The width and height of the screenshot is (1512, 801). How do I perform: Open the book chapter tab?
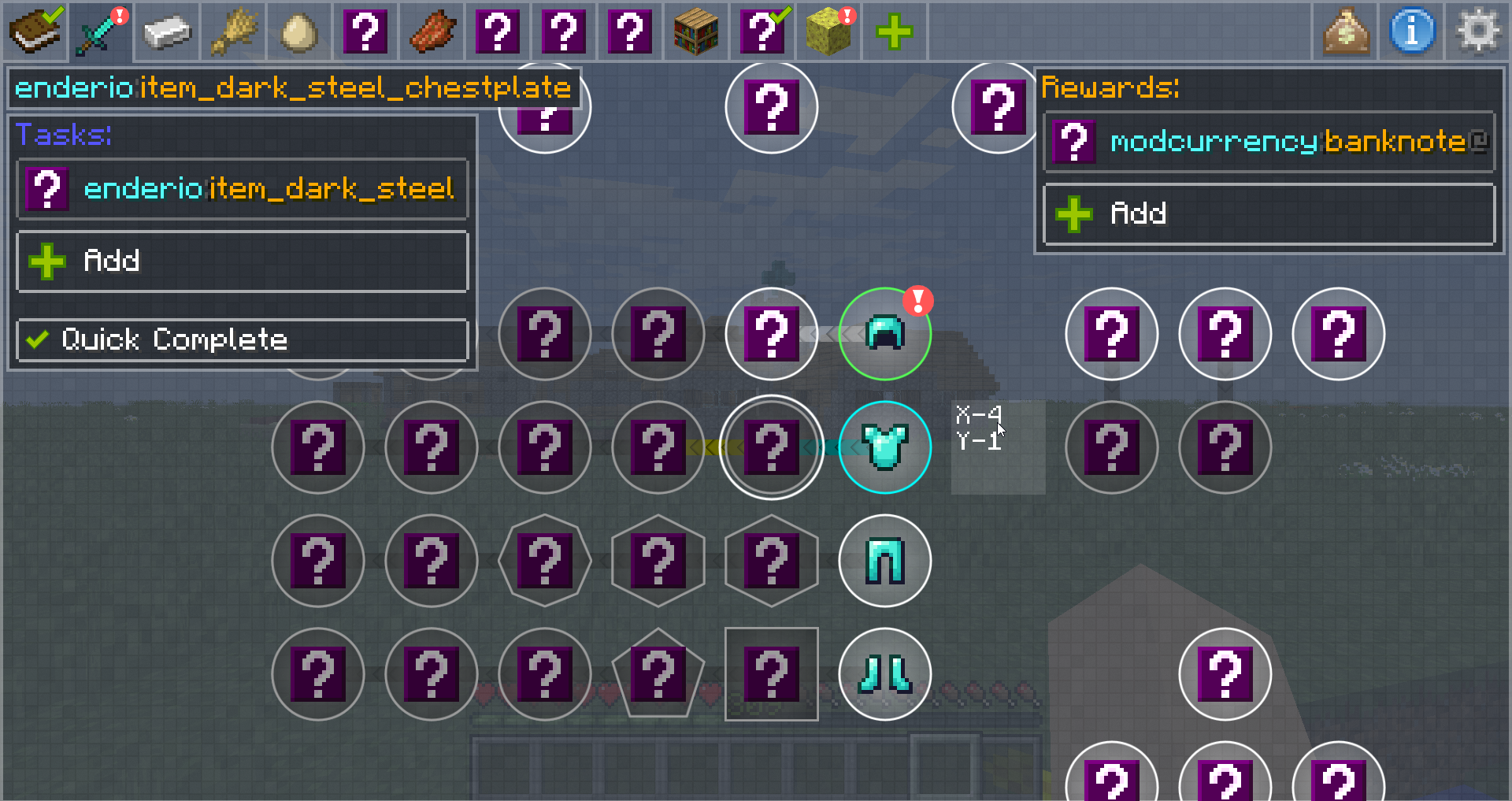[x=35, y=32]
